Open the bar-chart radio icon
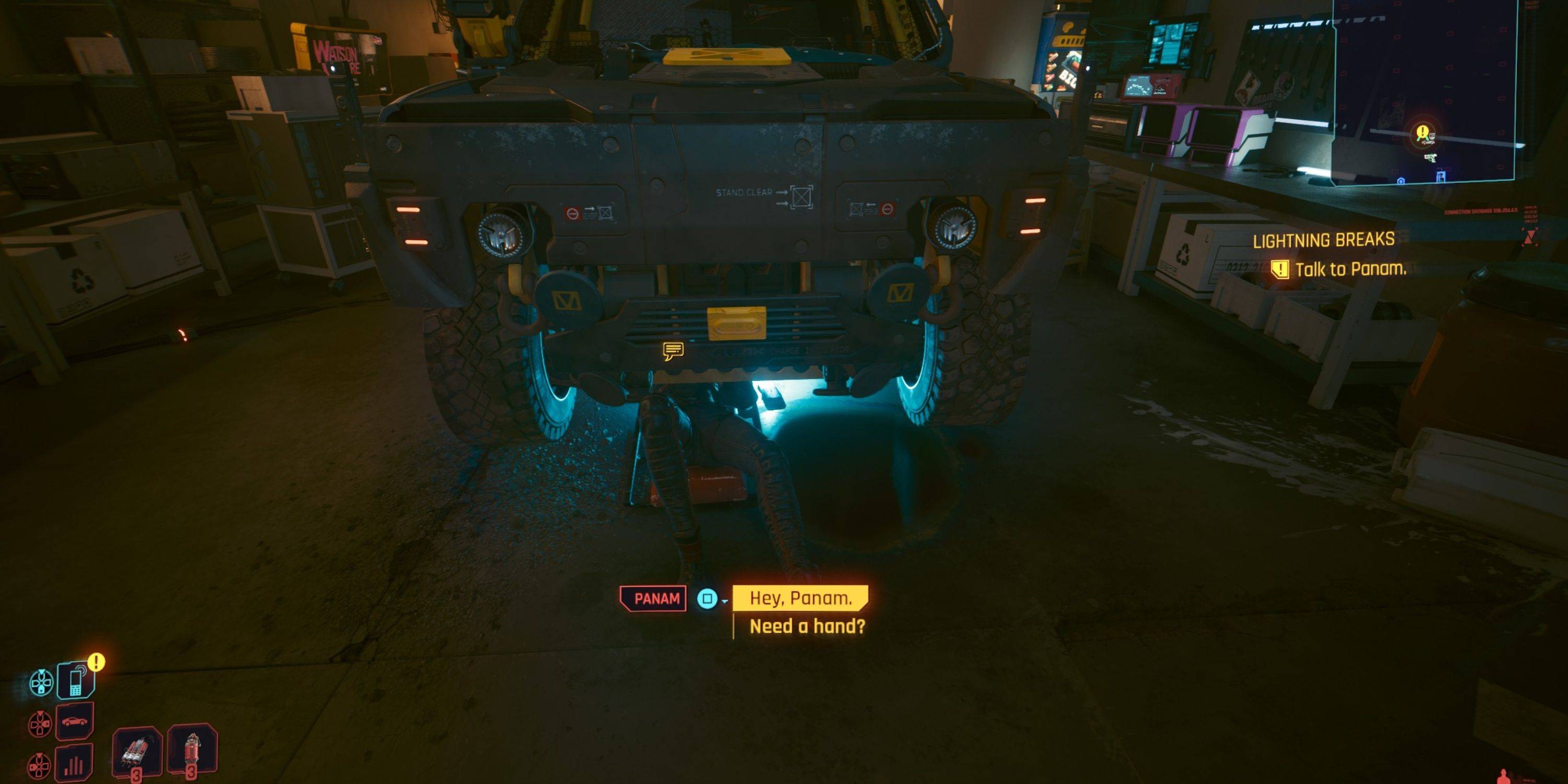This screenshot has width=1568, height=784. (x=75, y=762)
